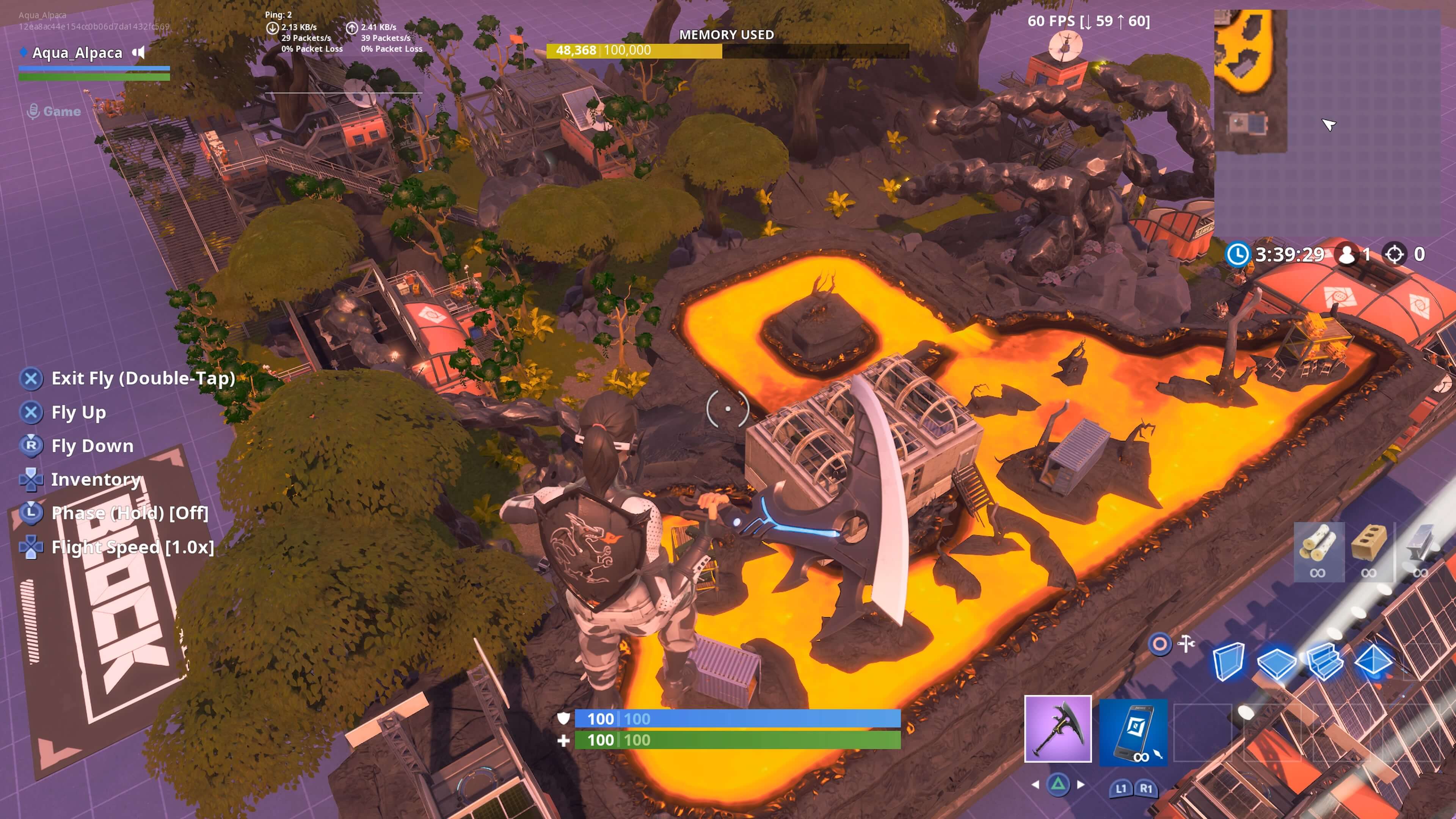Click the Game voice channel microphone

33,111
